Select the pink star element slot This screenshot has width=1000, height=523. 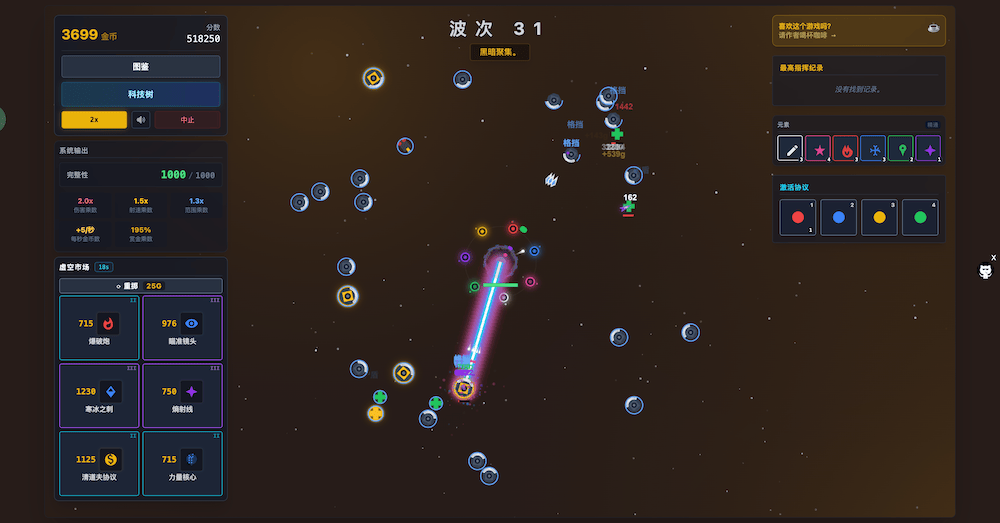(x=817, y=150)
